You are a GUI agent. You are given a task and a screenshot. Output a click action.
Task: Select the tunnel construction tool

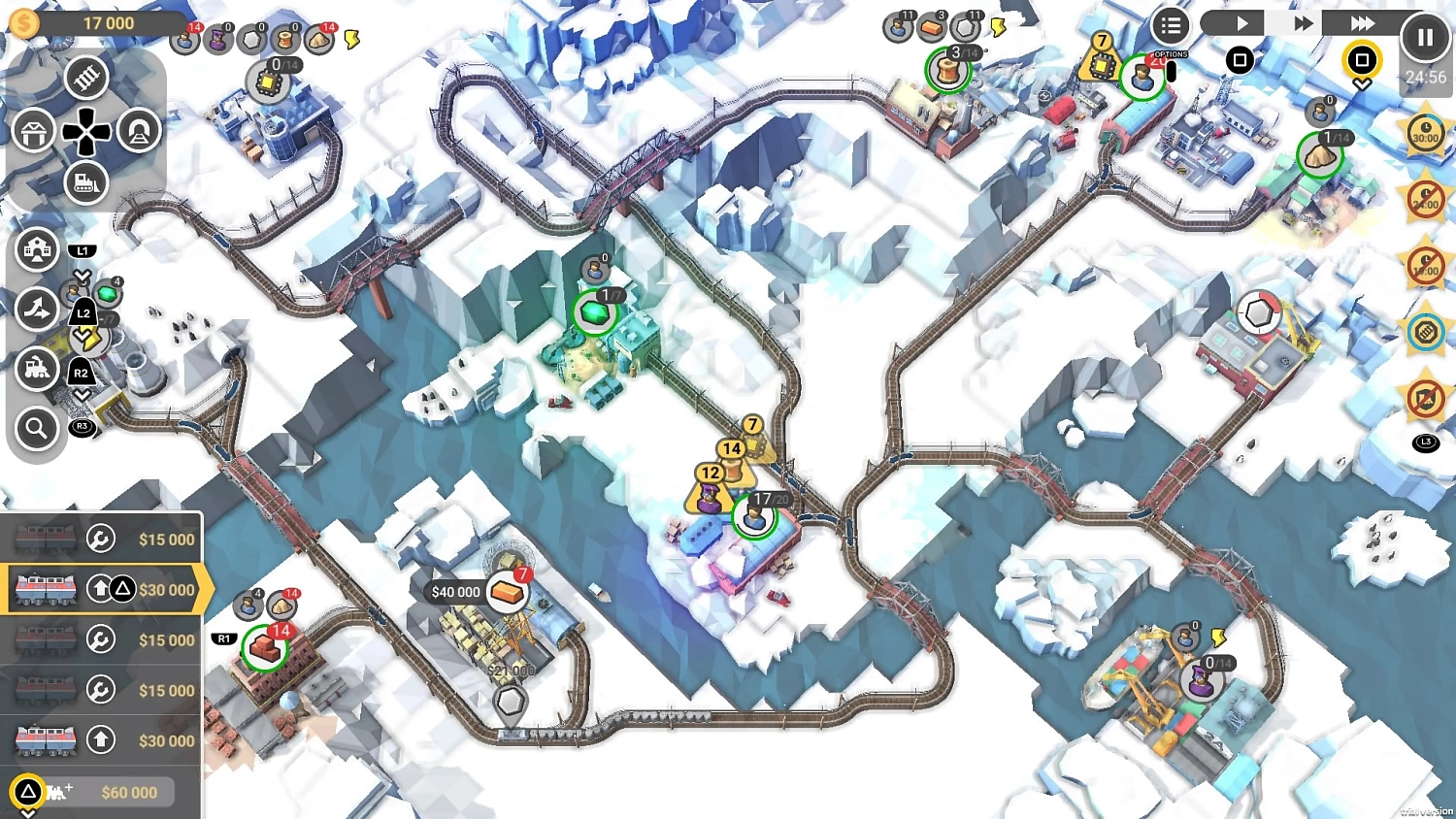tap(139, 128)
